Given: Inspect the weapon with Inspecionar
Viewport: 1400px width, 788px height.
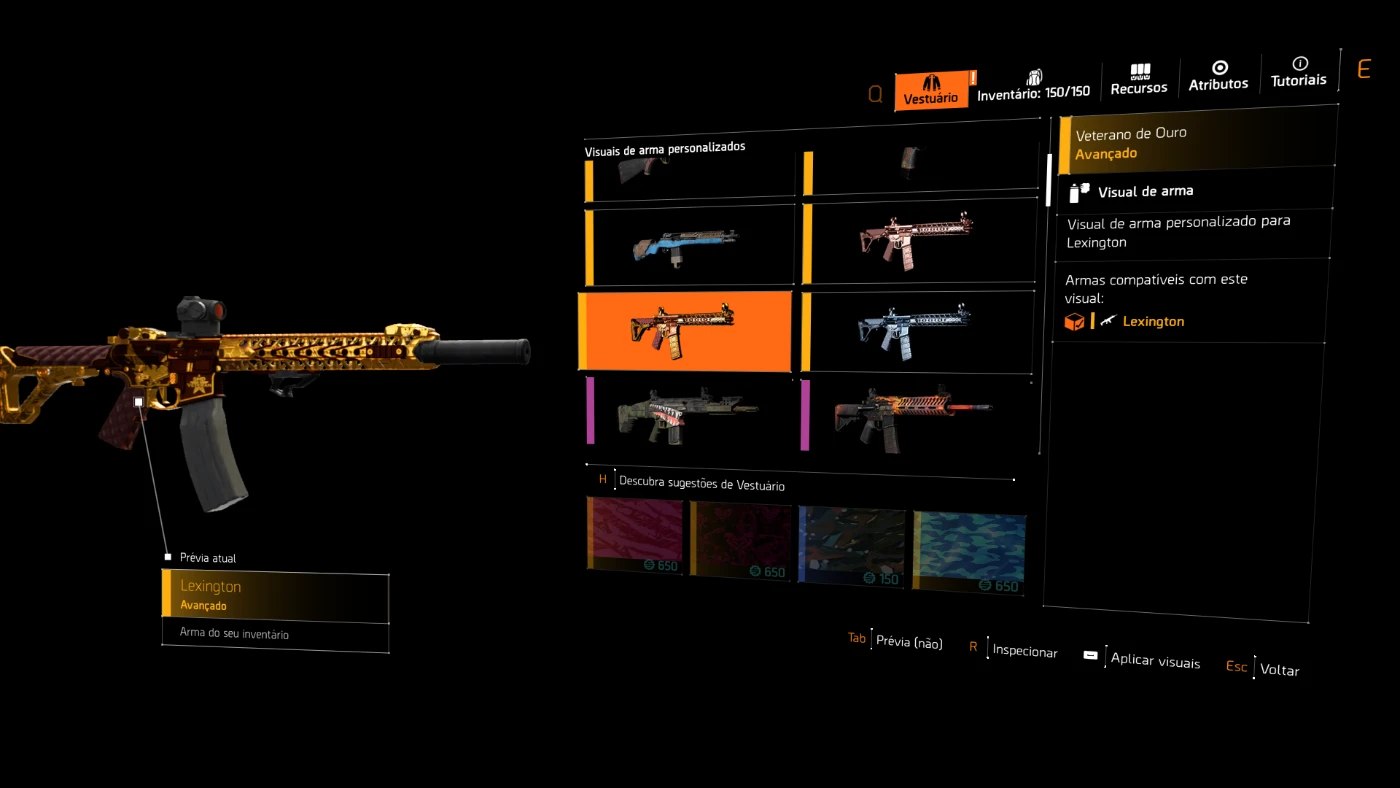Looking at the screenshot, I should (x=1024, y=651).
